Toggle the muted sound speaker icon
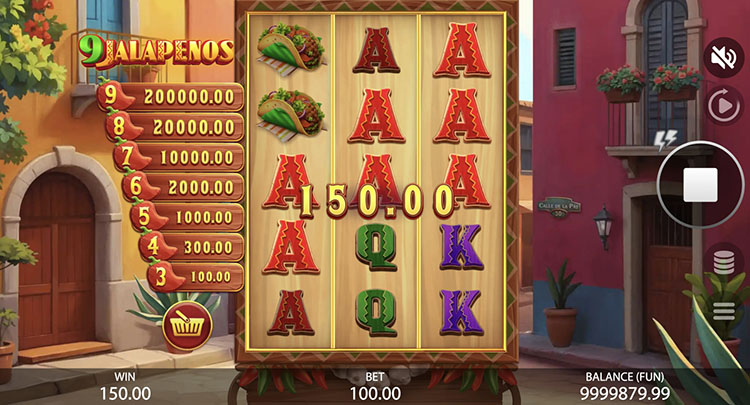750x405 pixels. [x=722, y=57]
